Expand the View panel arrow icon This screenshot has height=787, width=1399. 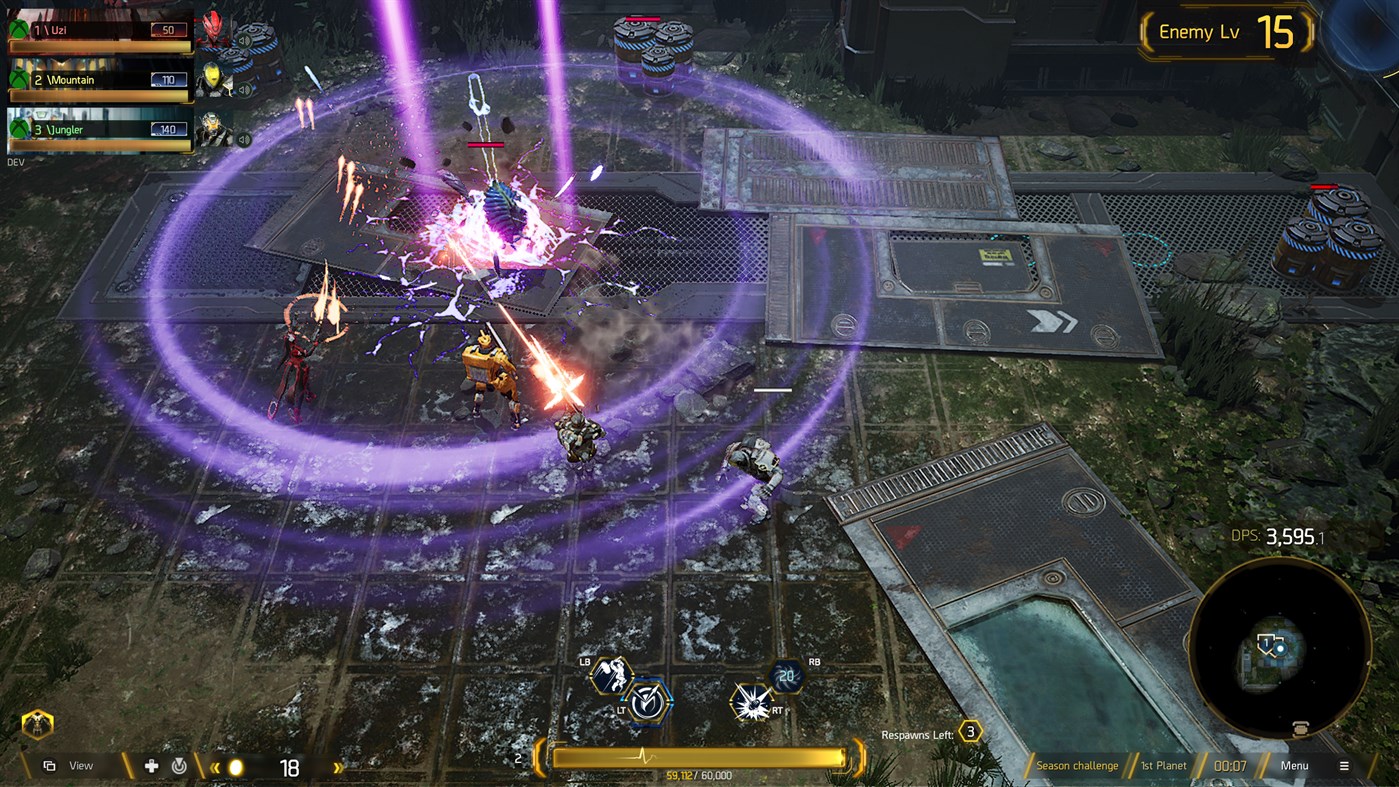[x=49, y=767]
